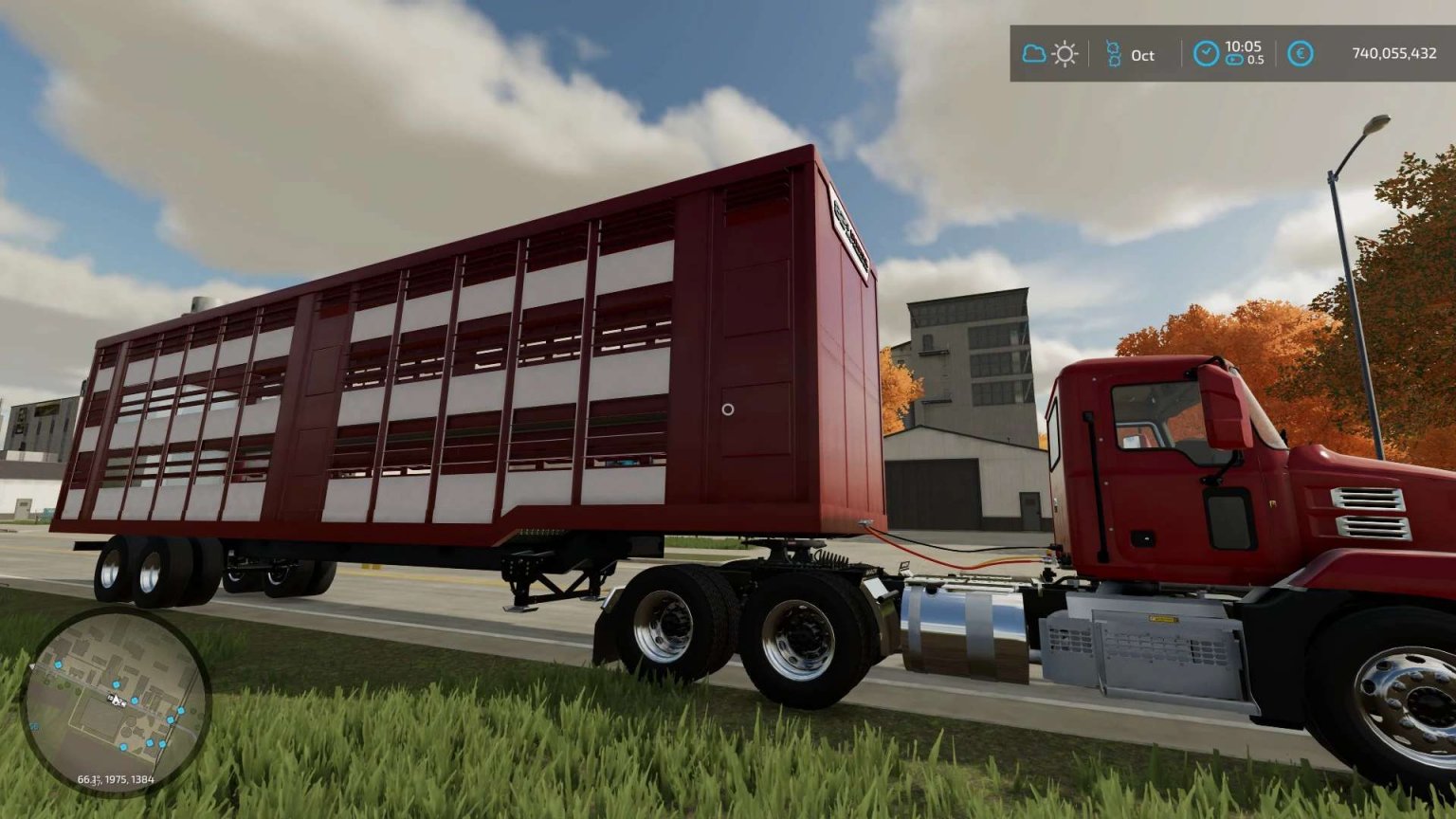Open the clock icon in the HUD

point(1208,54)
